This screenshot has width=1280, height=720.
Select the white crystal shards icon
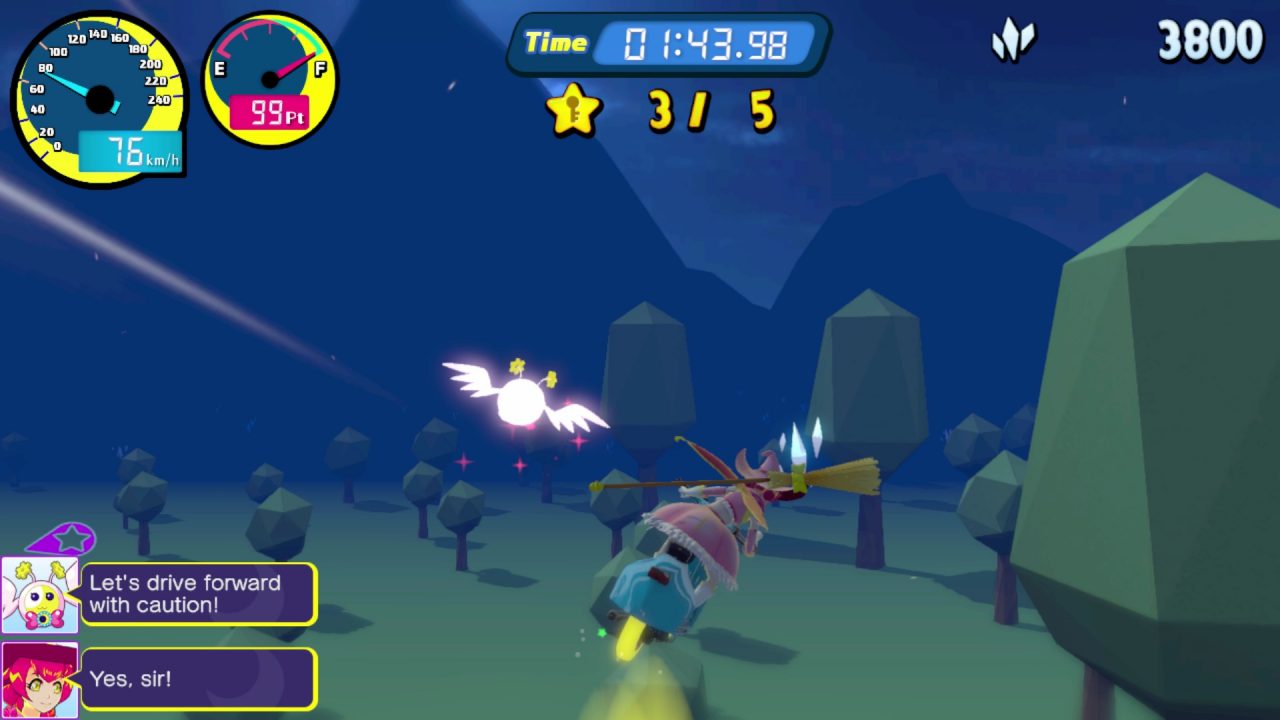(1013, 42)
